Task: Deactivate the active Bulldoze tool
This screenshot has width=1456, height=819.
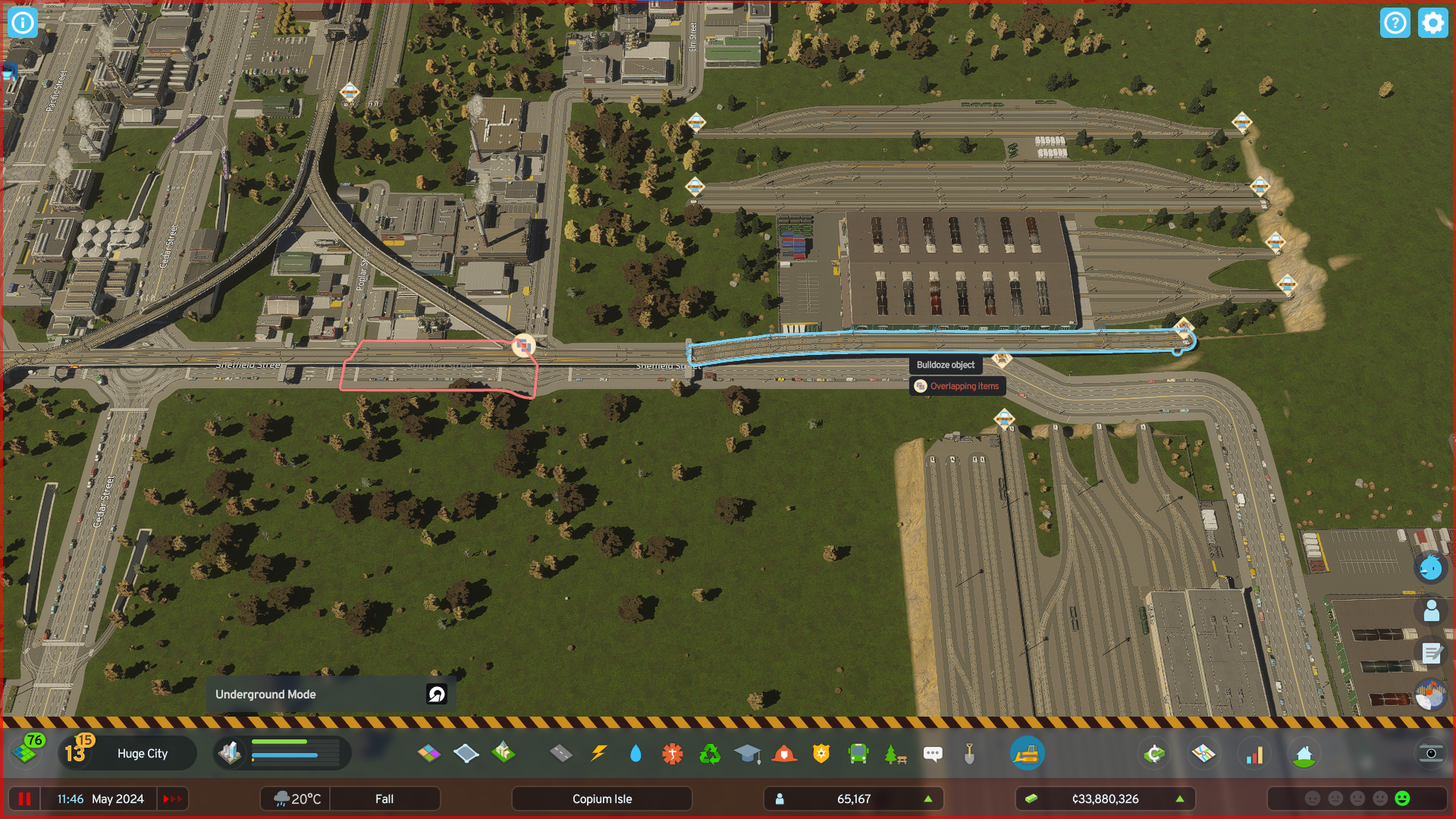Action: click(1028, 753)
